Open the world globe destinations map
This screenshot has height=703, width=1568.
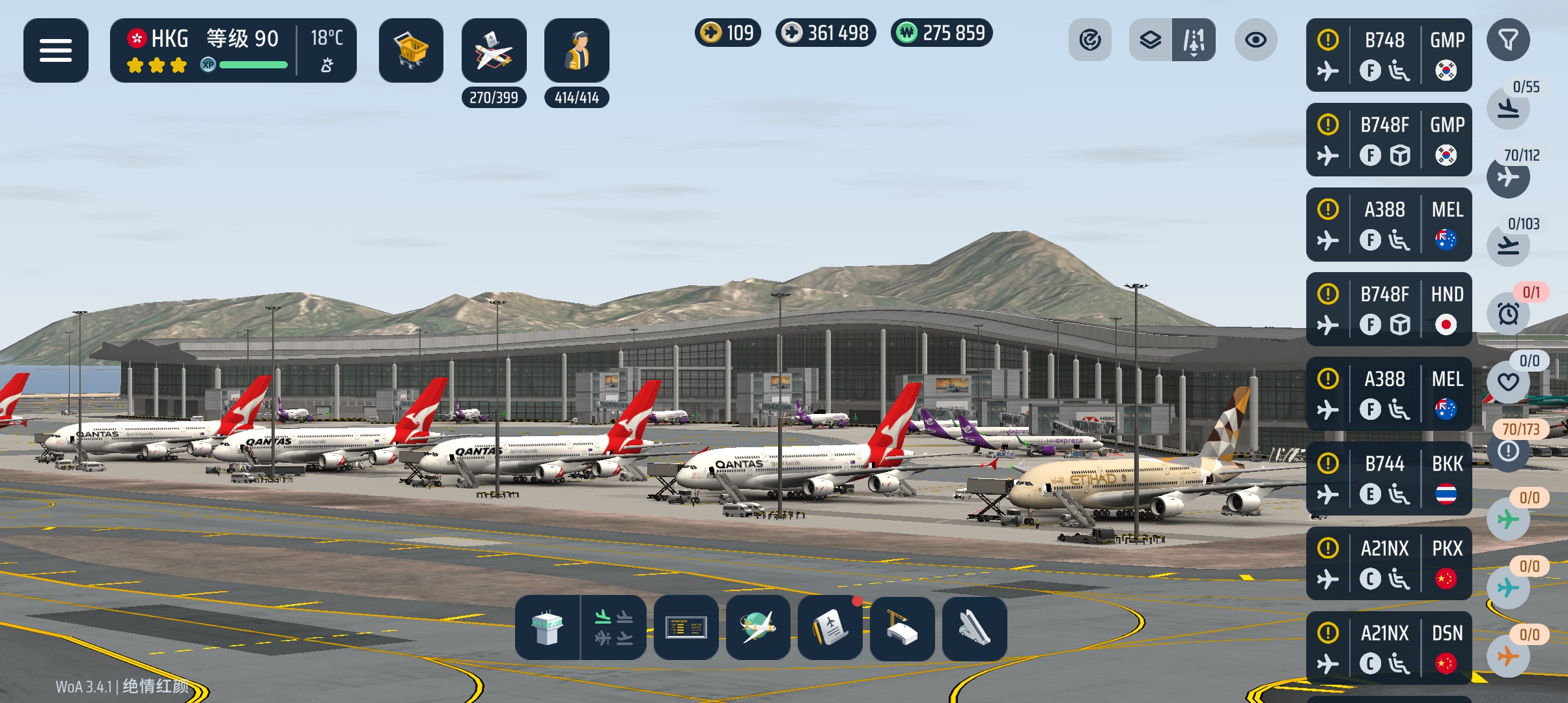pyautogui.click(x=758, y=628)
